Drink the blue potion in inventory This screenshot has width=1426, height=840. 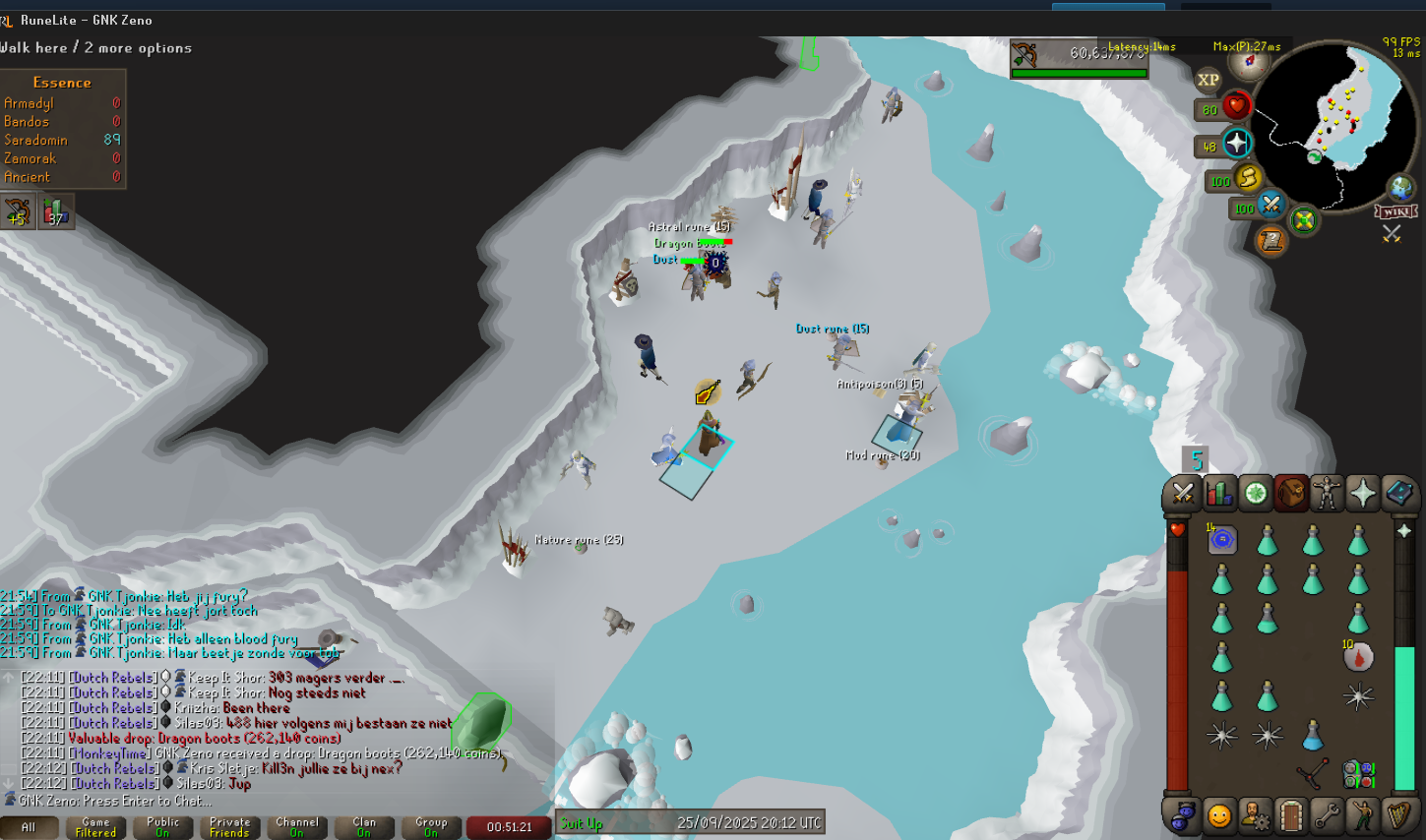click(x=1313, y=735)
